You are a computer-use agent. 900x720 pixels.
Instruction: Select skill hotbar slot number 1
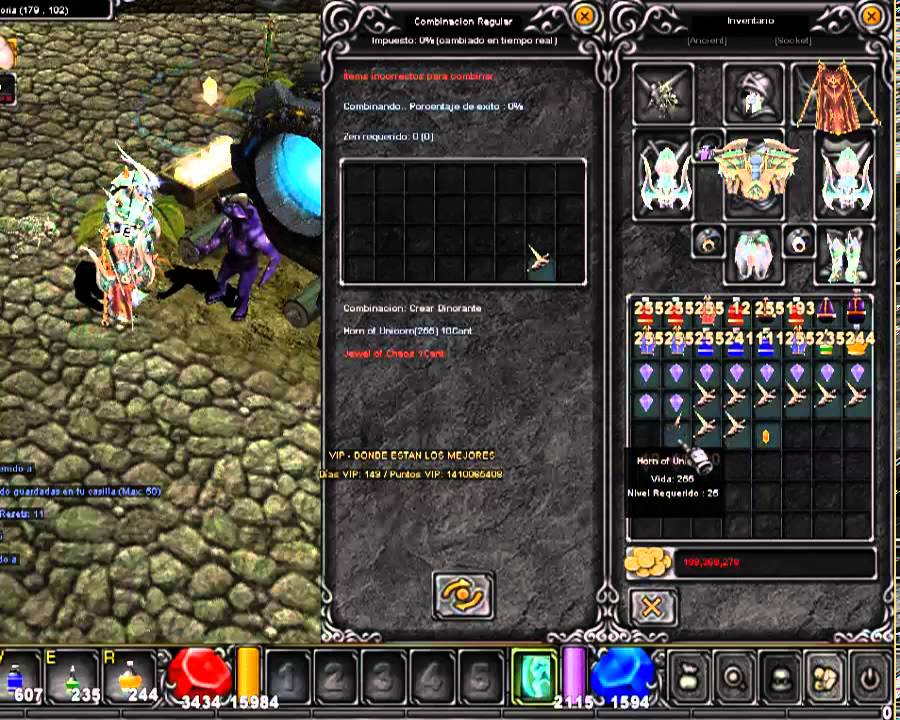(x=288, y=677)
